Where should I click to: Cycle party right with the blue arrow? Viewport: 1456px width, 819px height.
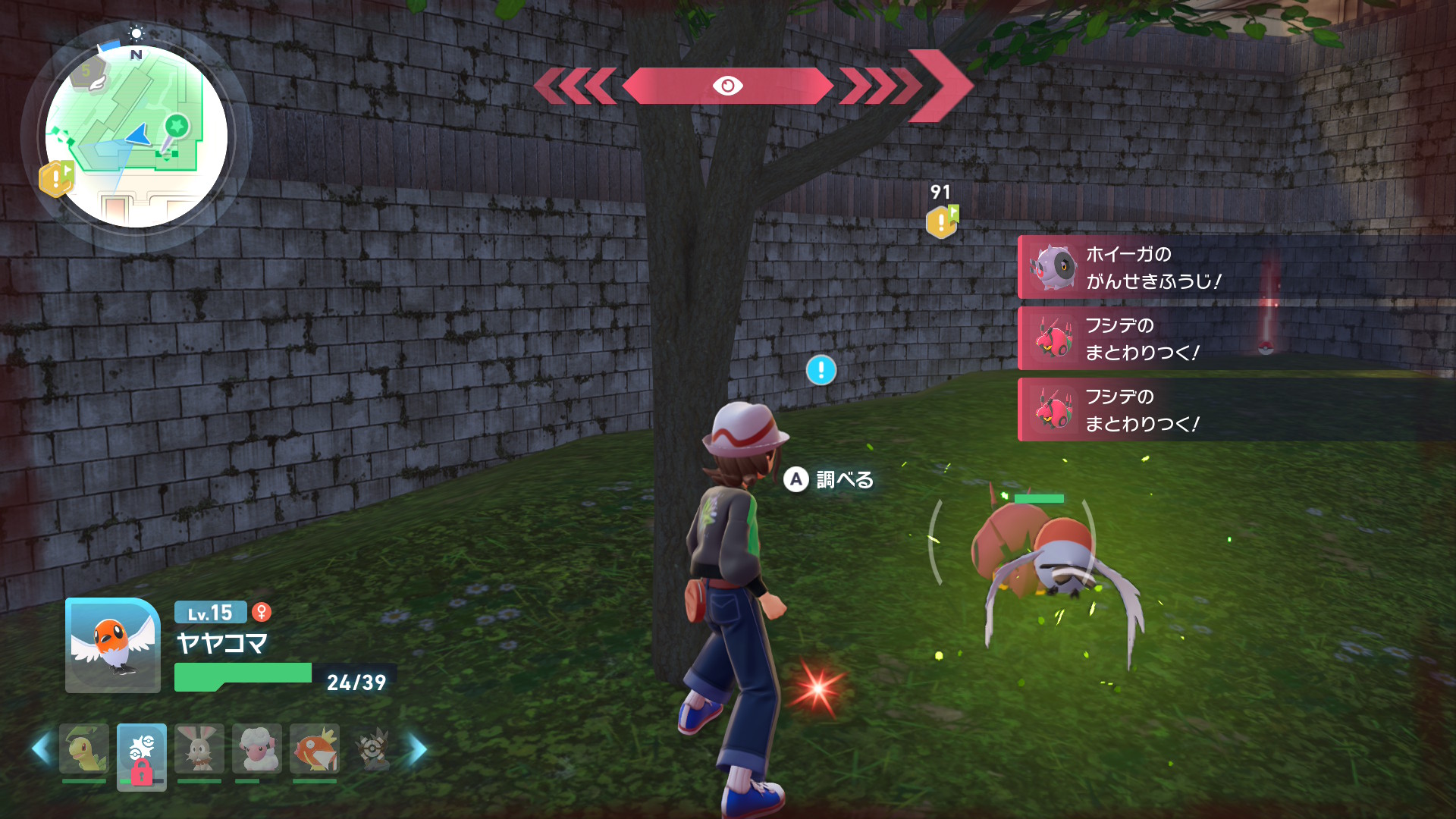pyautogui.click(x=418, y=748)
